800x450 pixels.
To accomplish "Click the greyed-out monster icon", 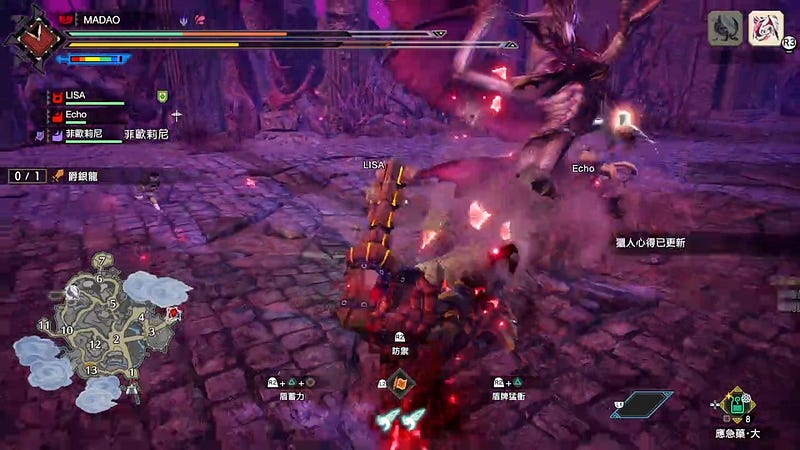I will pyautogui.click(x=725, y=27).
